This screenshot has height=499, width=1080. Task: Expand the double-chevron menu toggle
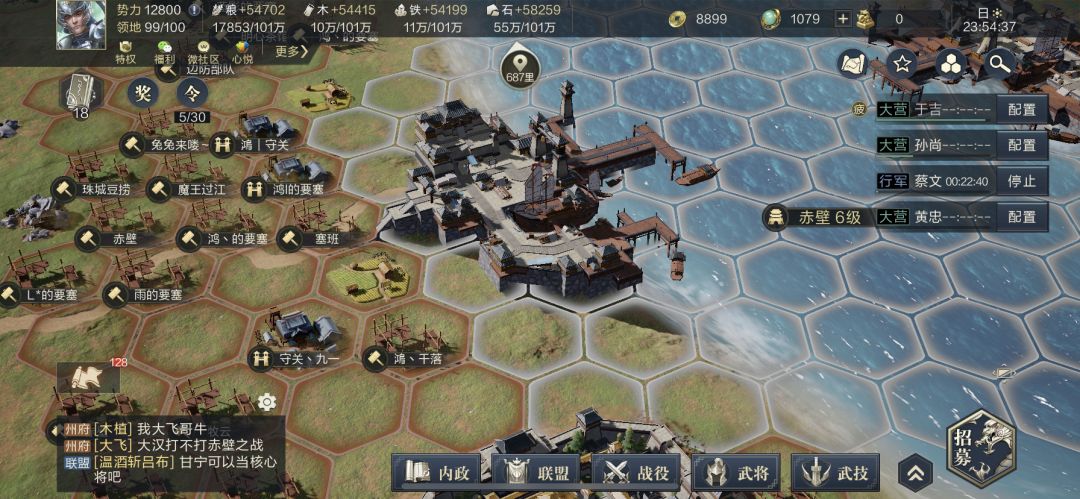click(915, 474)
